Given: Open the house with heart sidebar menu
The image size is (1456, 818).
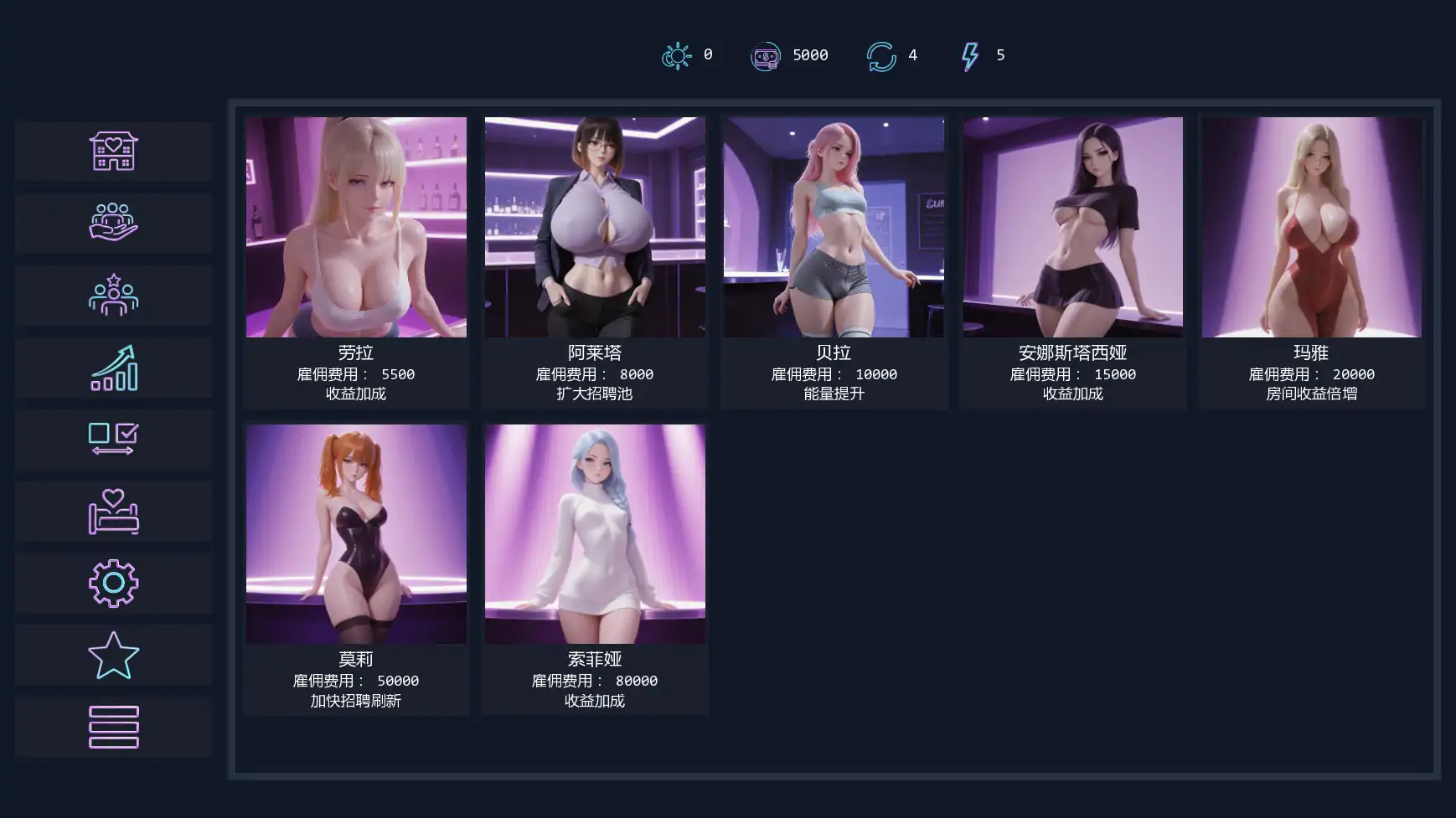Looking at the screenshot, I should [113, 152].
